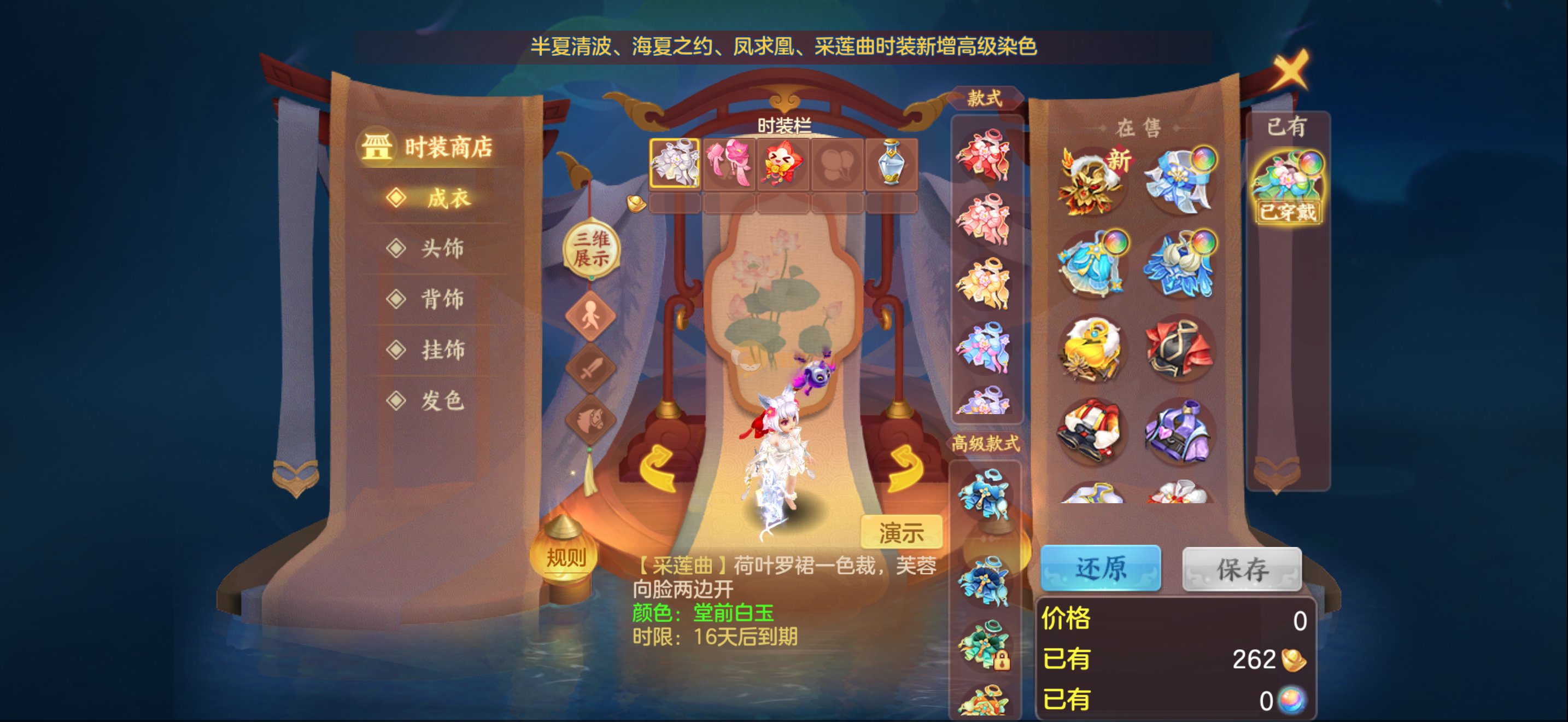Select the blue potion bottle slot
The image size is (1568, 722).
point(891,162)
